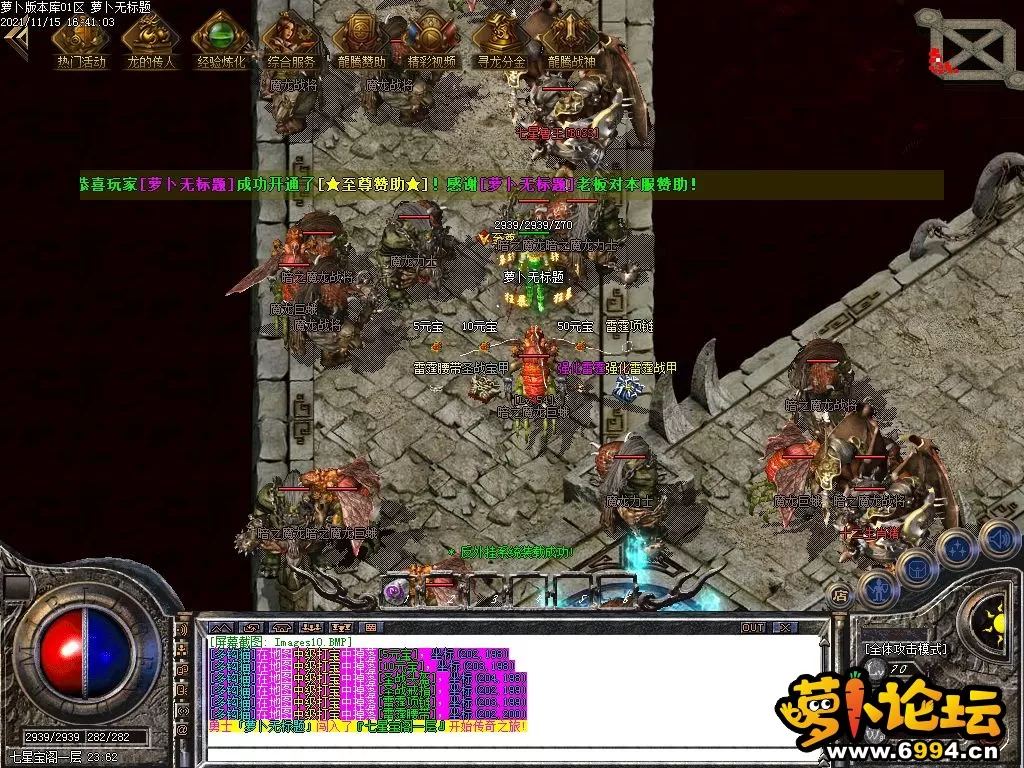Viewport: 1024px width, 768px height.
Task: Close the chat panel with X
Action: [x=785, y=628]
